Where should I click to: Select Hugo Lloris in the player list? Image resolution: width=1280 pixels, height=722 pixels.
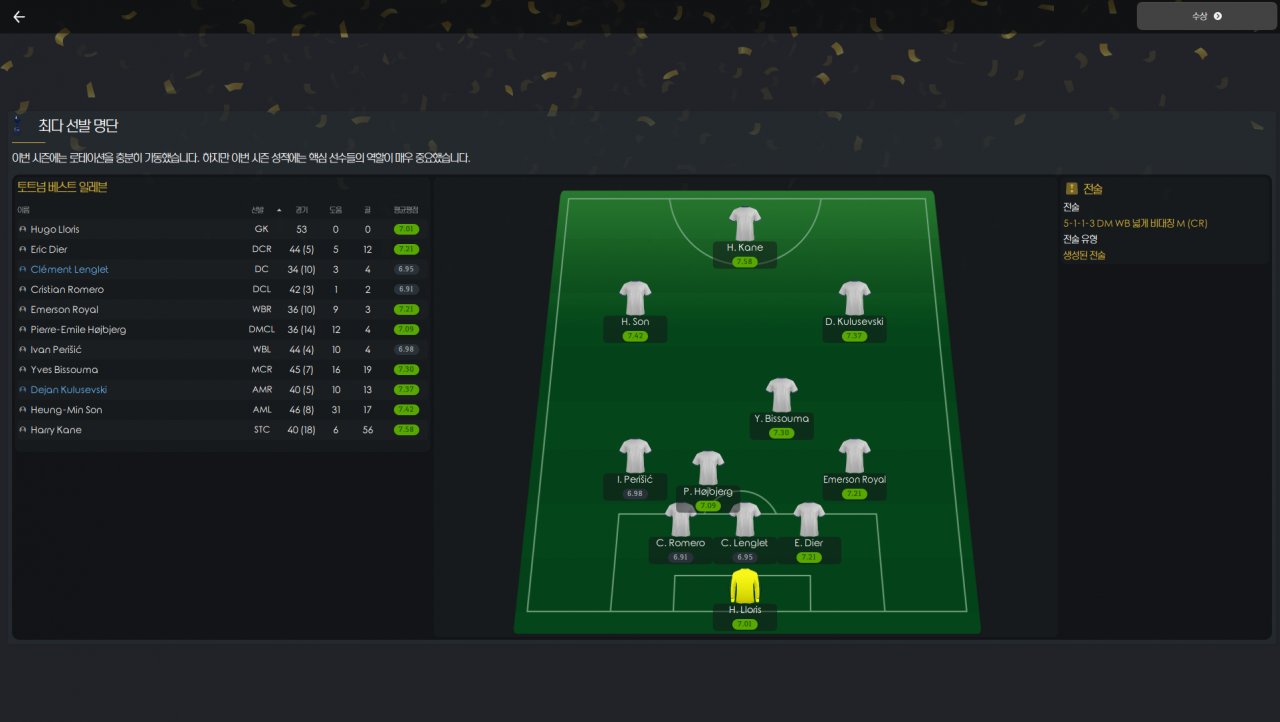tap(55, 229)
